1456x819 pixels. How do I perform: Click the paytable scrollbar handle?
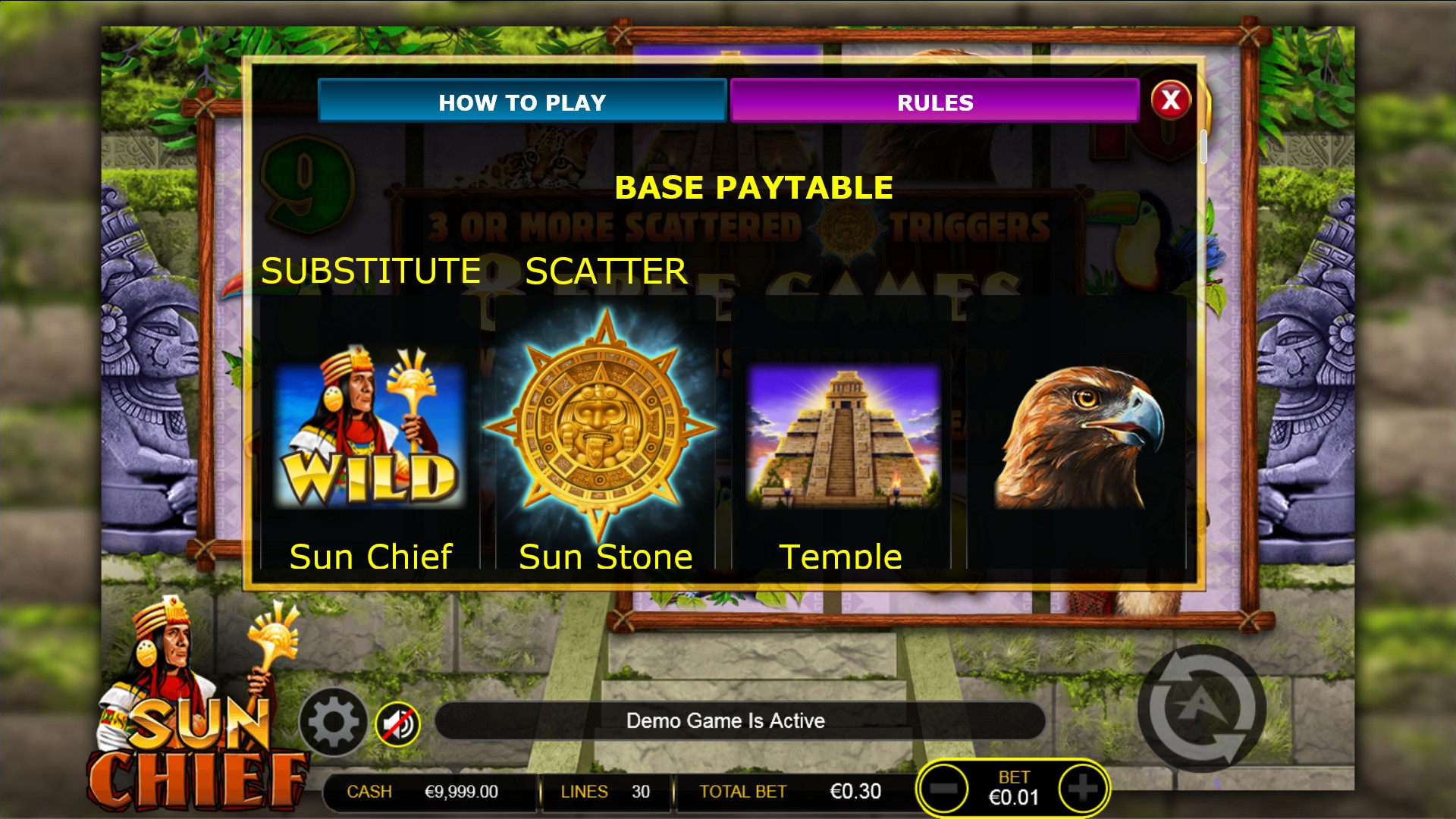pyautogui.click(x=1203, y=146)
